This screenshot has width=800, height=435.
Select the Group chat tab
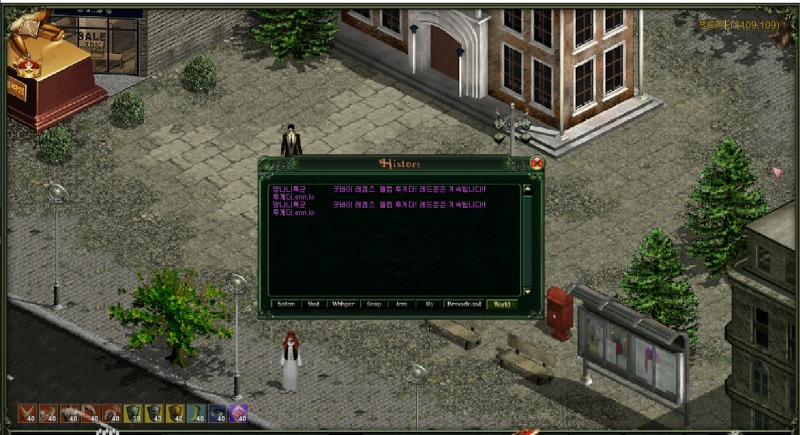pos(374,304)
